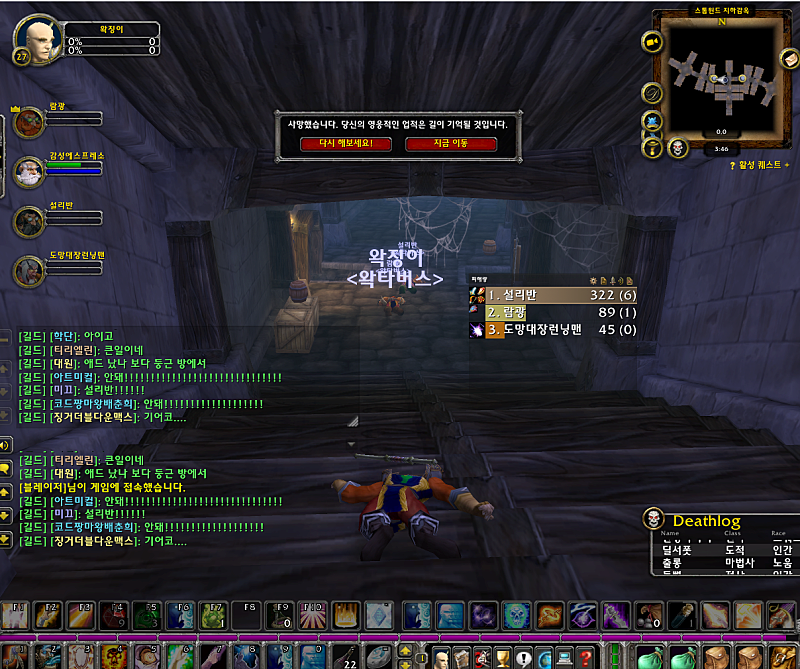Viewport: 800px width, 669px height.
Task: Select party member 도망대장런닝맨's portrait
Action: pyautogui.click(x=28, y=270)
